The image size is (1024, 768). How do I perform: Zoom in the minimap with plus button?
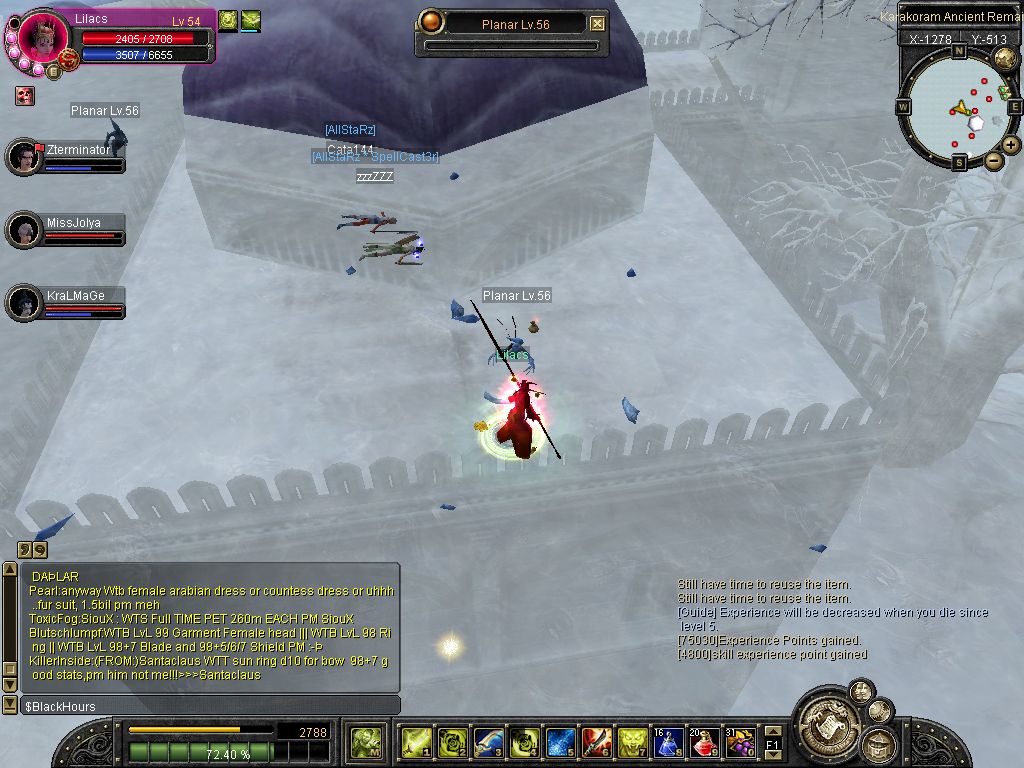pos(1011,145)
